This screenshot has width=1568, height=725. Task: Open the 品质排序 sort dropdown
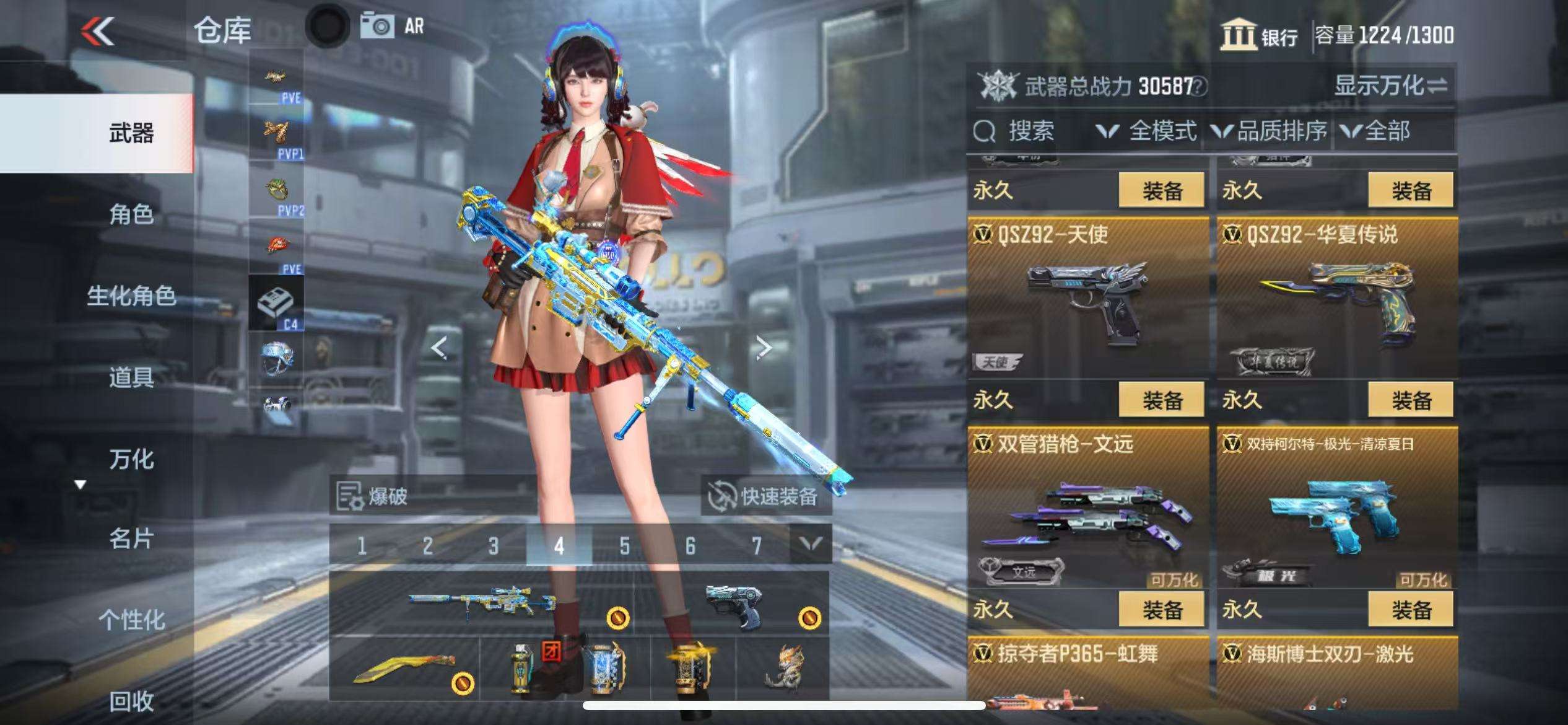[x=1270, y=131]
